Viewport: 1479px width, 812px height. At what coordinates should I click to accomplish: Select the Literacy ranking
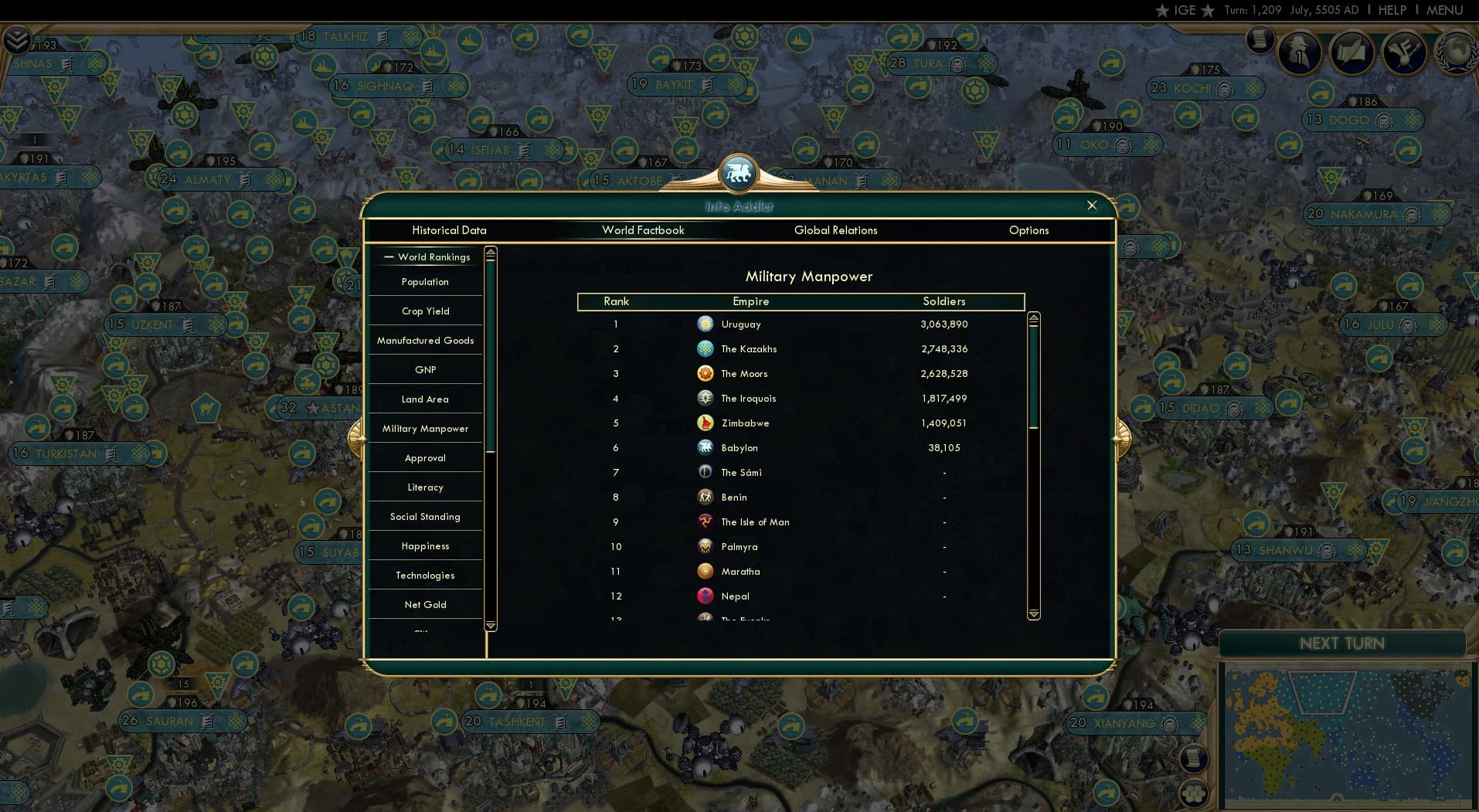[x=424, y=487]
